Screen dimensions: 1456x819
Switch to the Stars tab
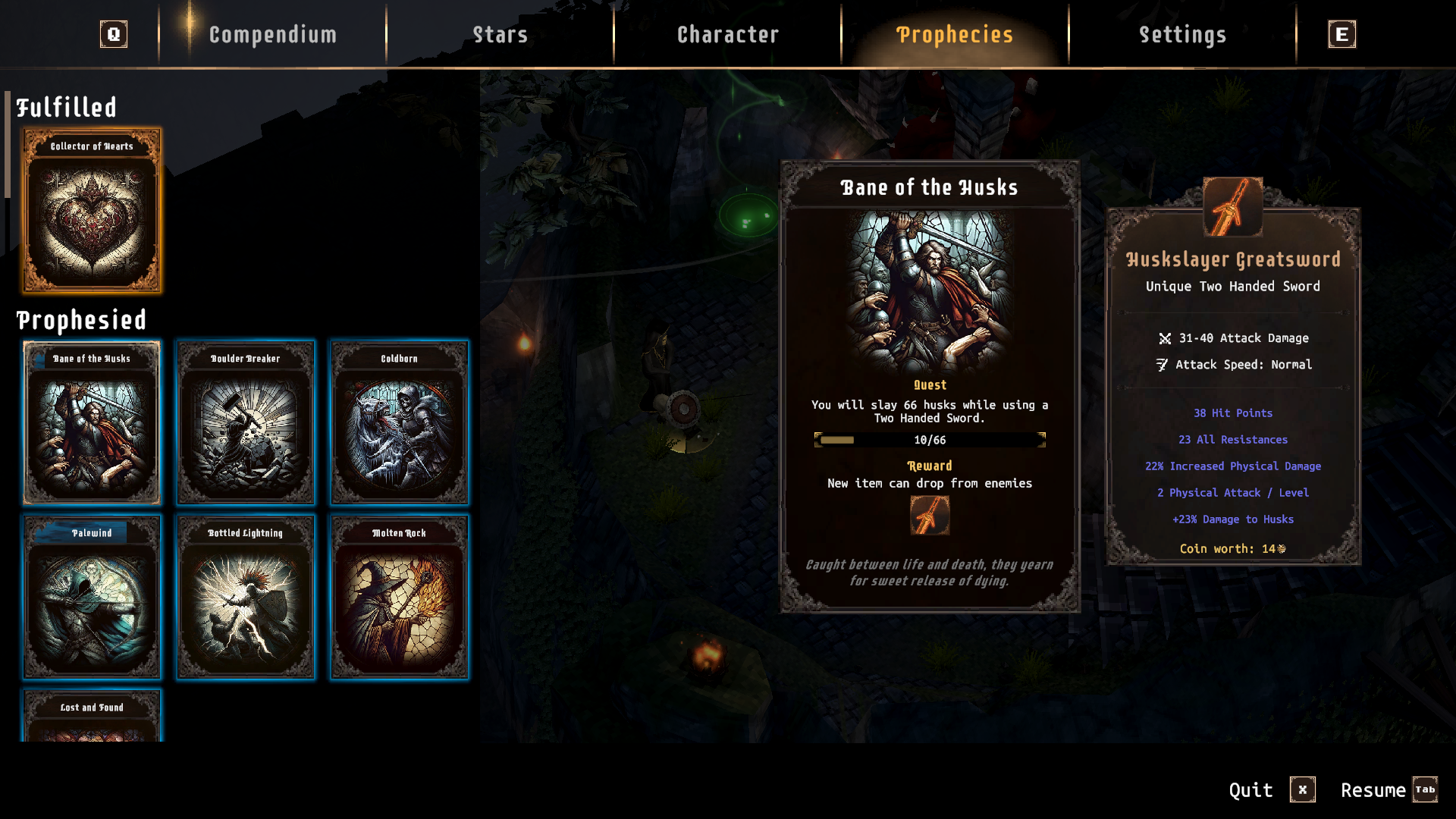click(500, 35)
